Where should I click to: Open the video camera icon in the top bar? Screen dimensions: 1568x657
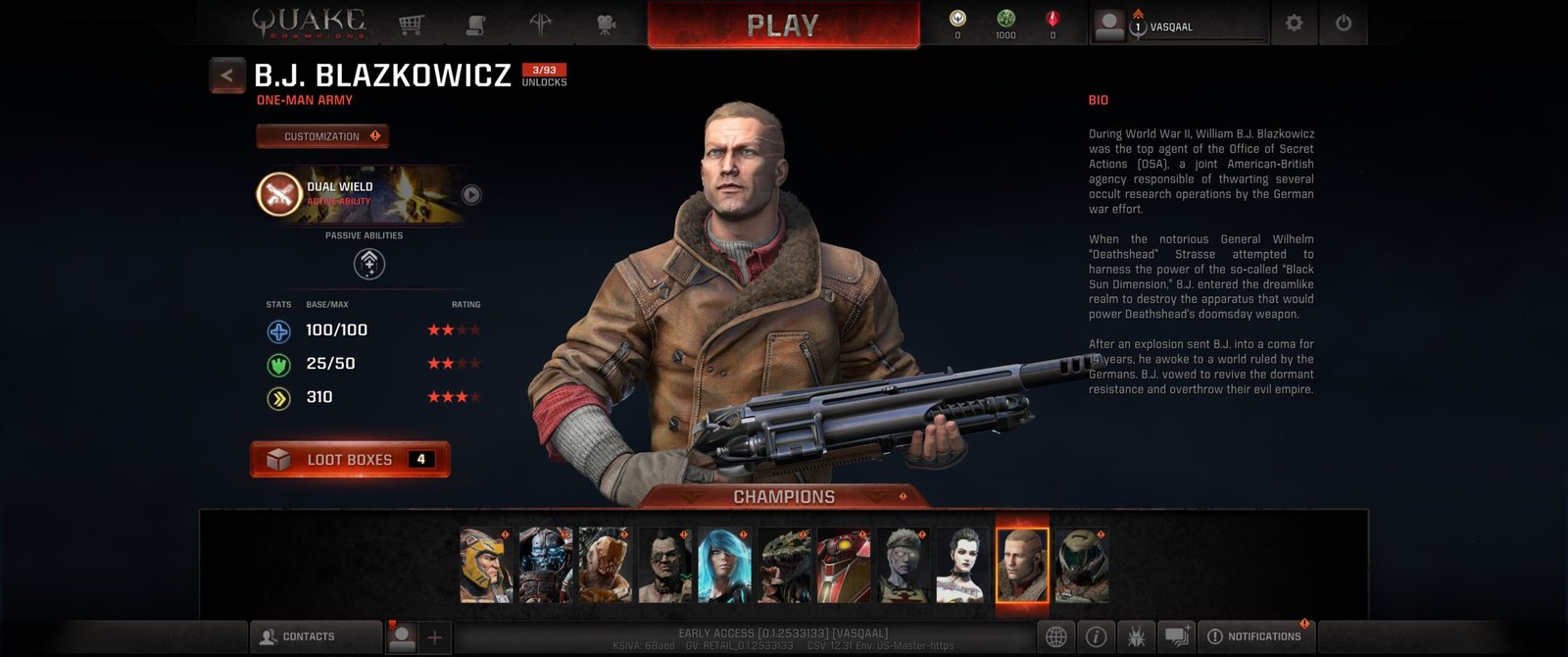607,25
